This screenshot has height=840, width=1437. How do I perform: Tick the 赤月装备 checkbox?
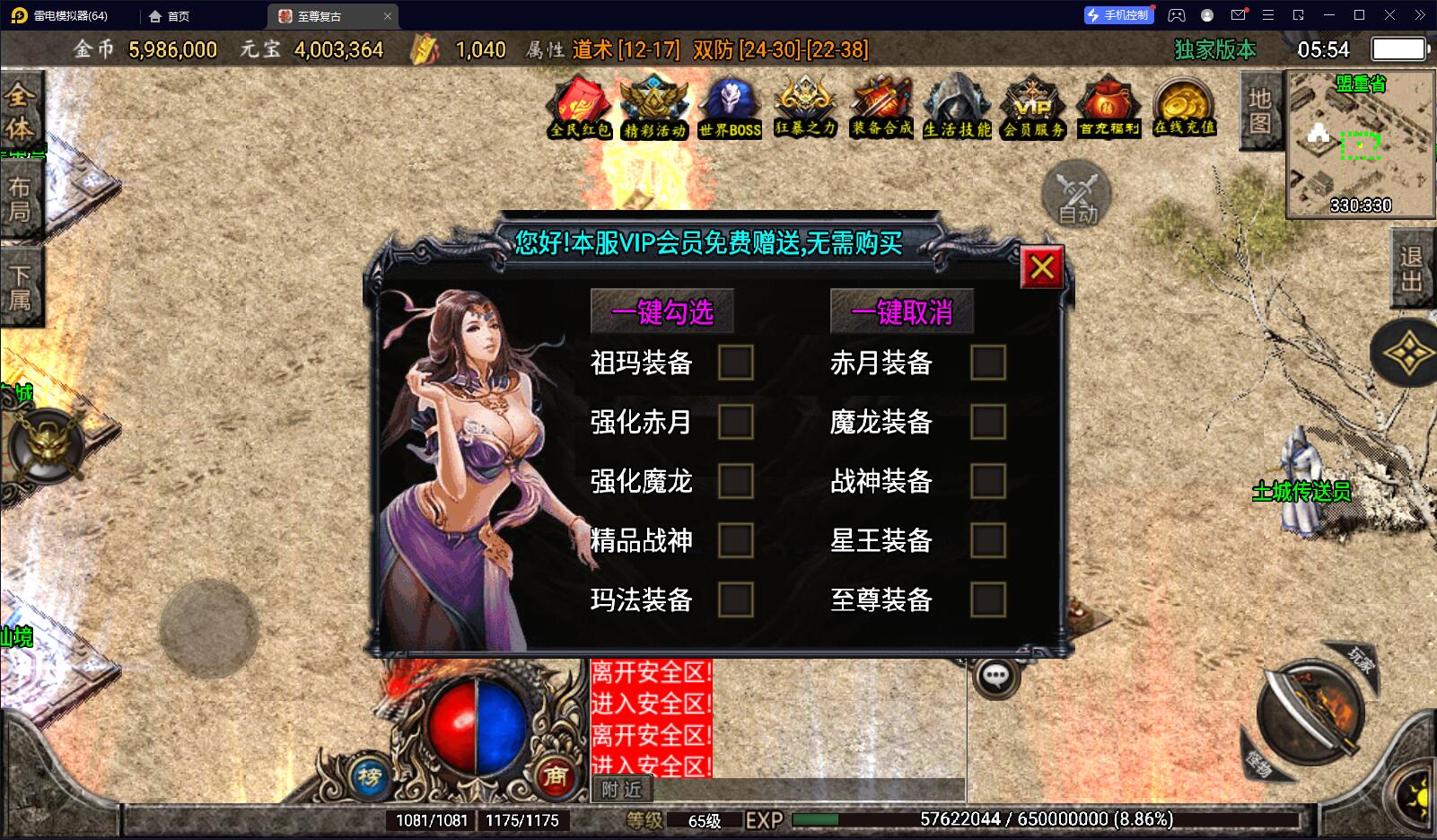click(x=988, y=363)
